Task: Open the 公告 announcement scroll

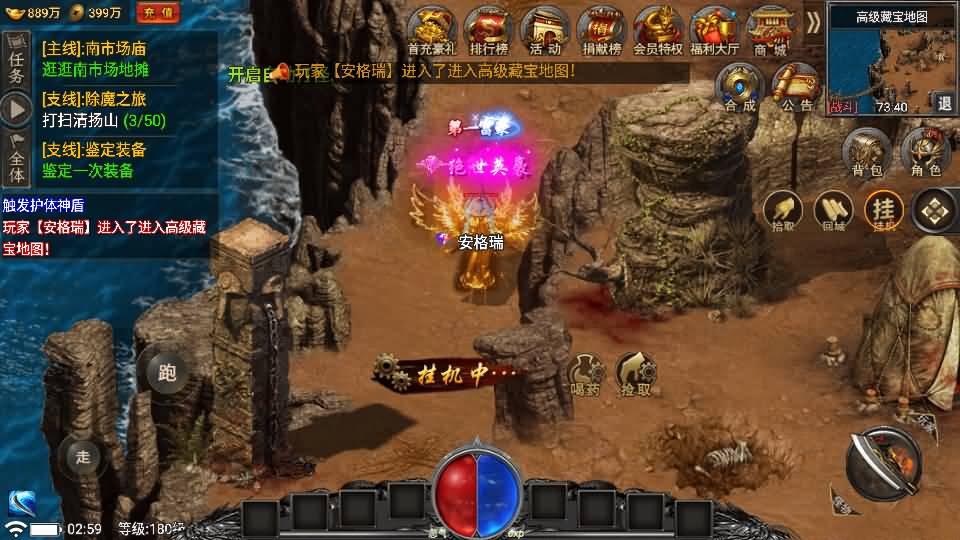Action: [x=797, y=87]
